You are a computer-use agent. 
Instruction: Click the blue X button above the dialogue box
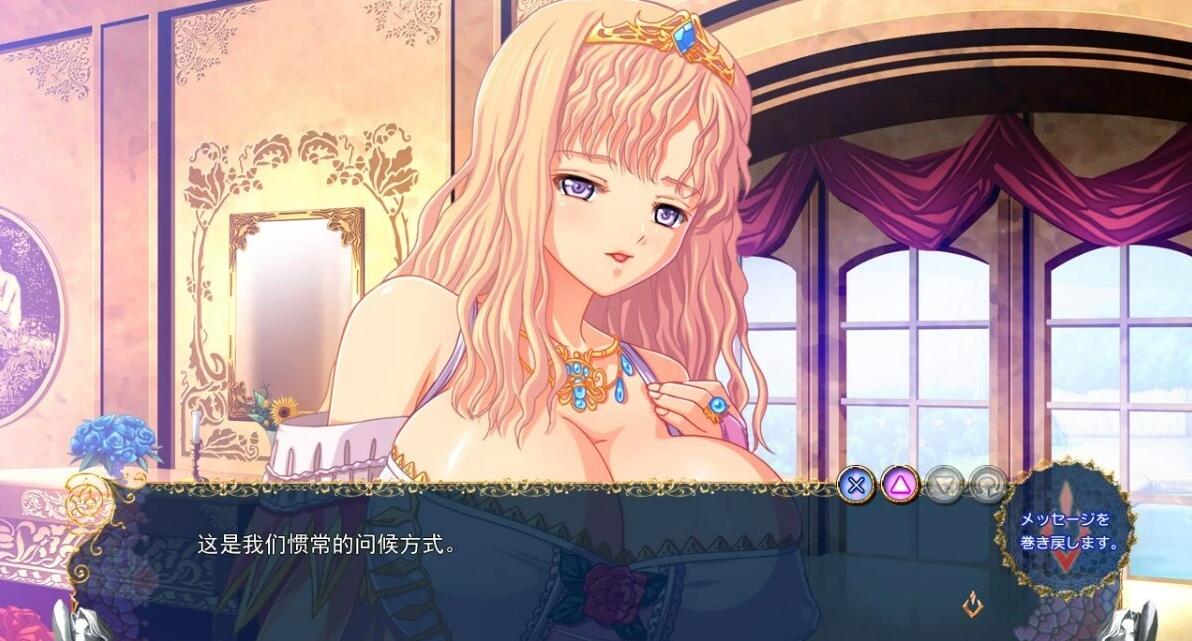855,486
